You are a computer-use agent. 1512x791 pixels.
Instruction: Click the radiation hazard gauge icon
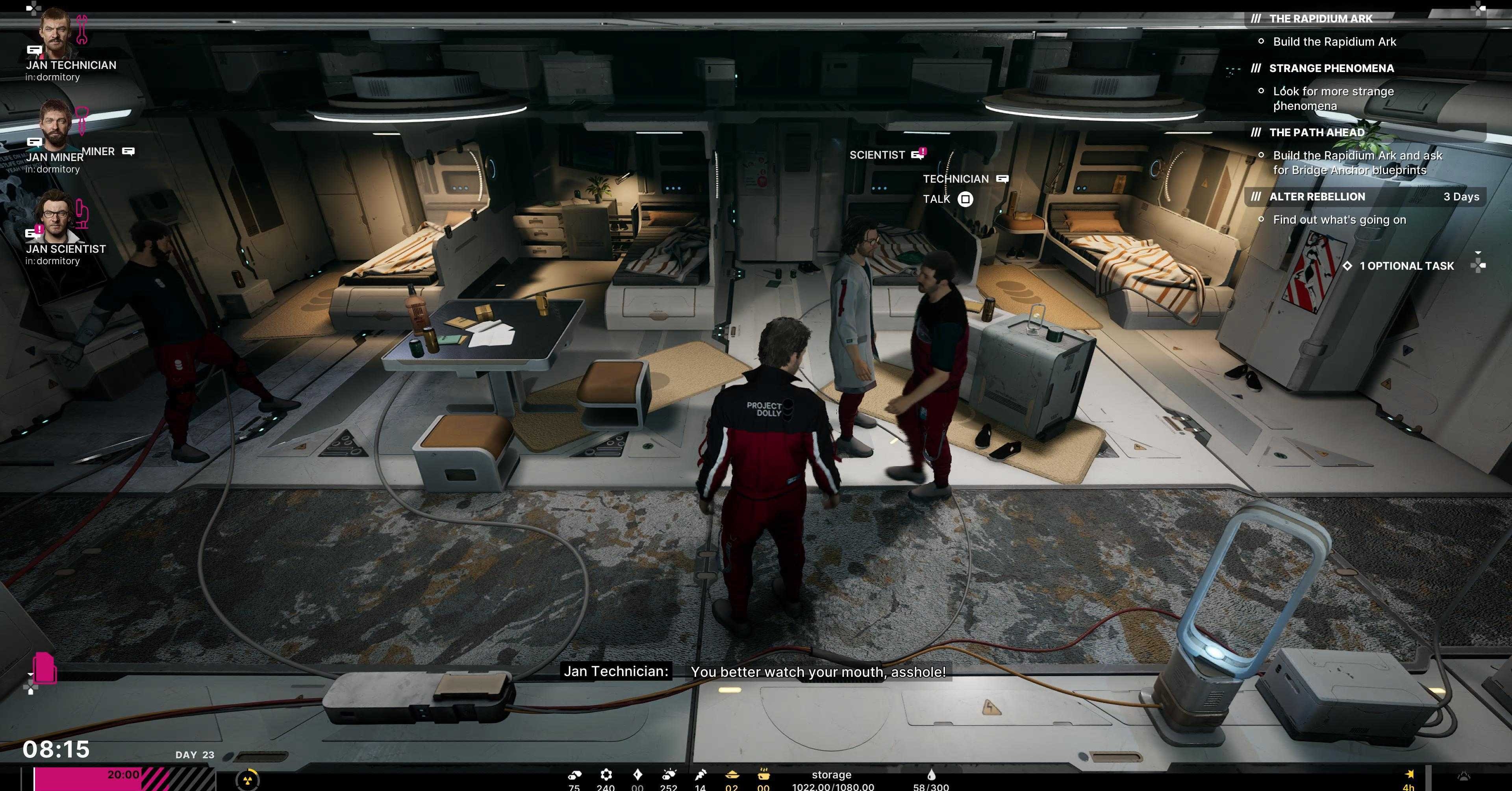[x=247, y=780]
